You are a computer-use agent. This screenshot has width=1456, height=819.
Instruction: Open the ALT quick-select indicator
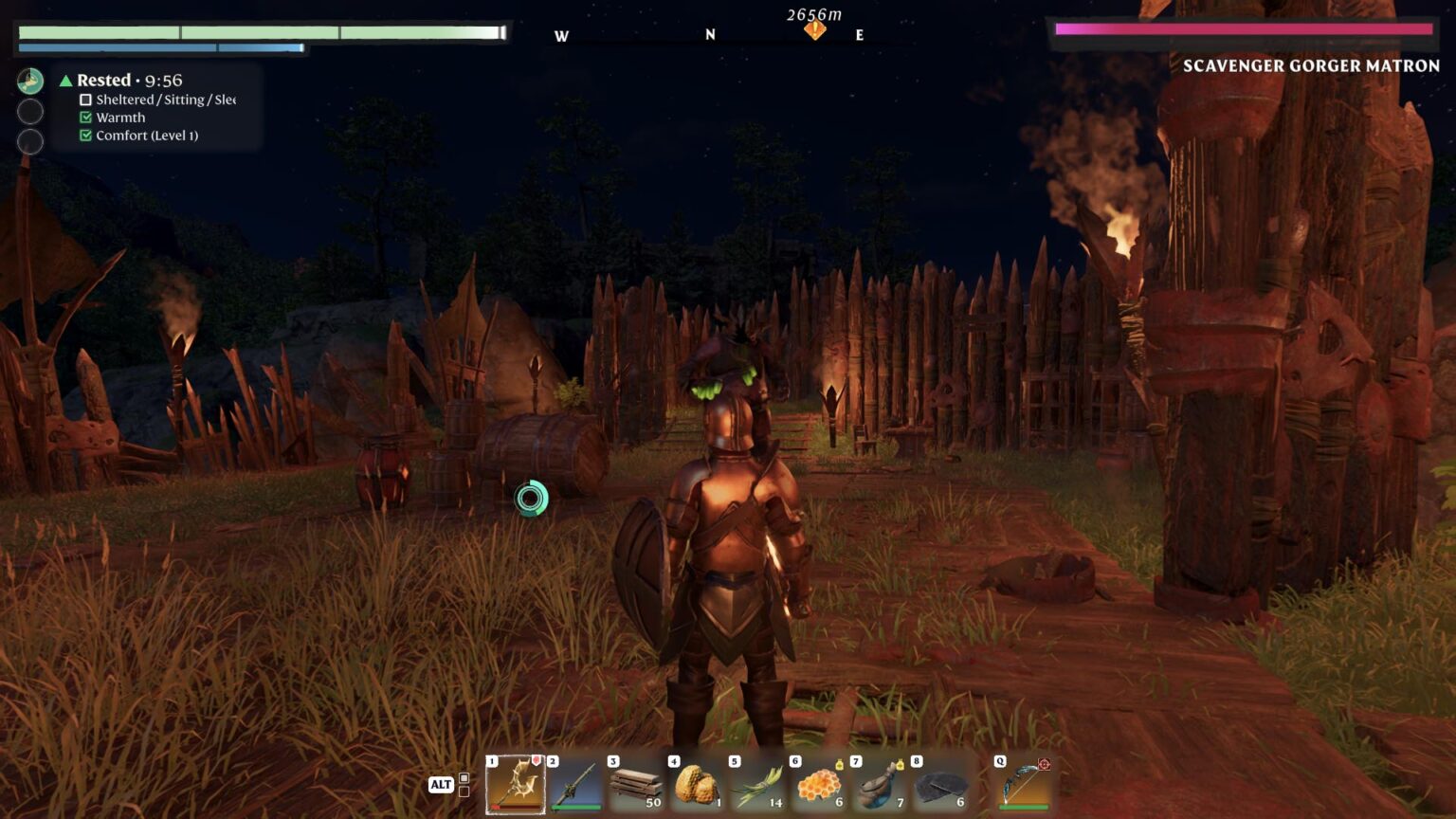pos(442,783)
